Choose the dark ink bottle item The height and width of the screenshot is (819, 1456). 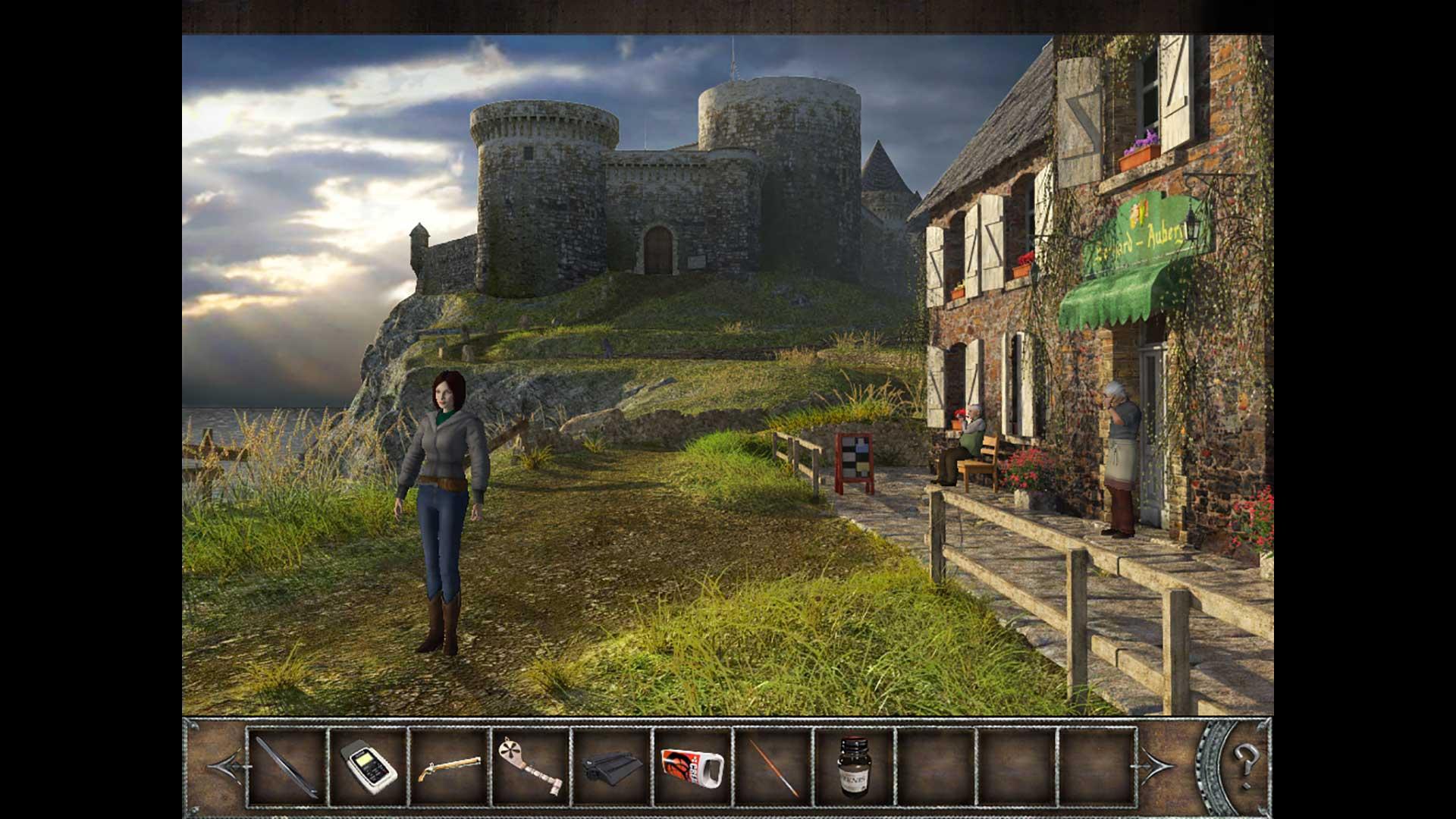click(854, 767)
